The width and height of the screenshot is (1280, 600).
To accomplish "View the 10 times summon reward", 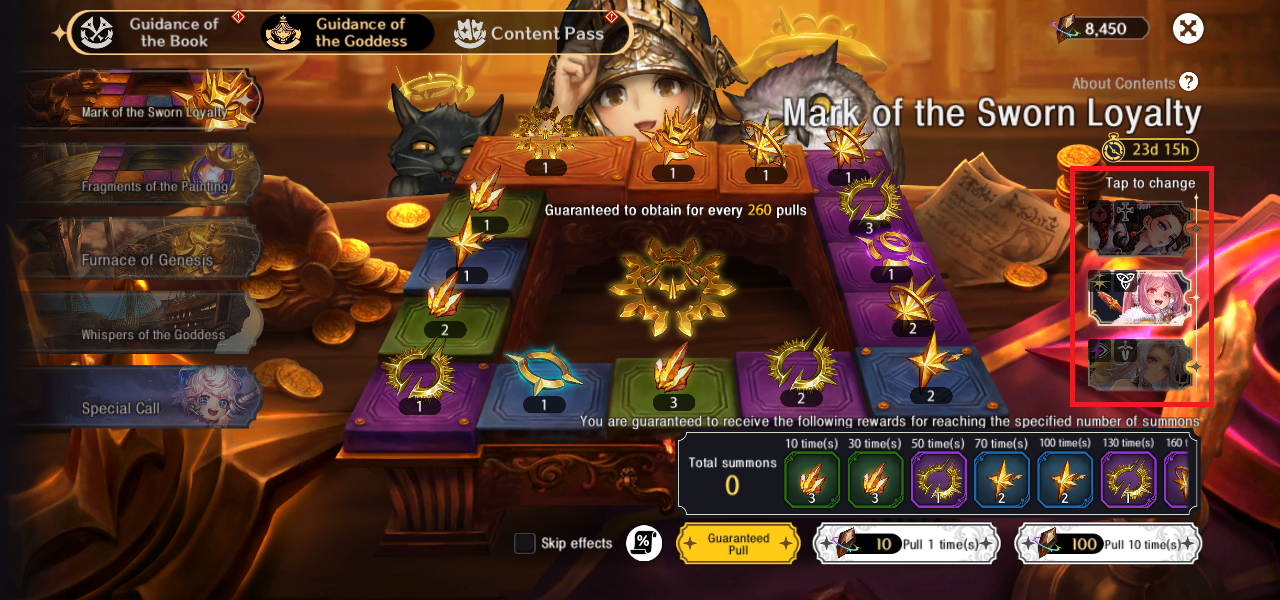I will tap(813, 479).
